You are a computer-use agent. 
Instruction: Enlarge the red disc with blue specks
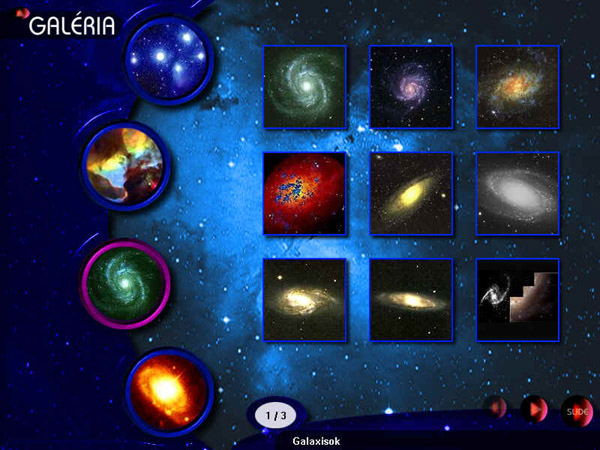click(x=305, y=193)
